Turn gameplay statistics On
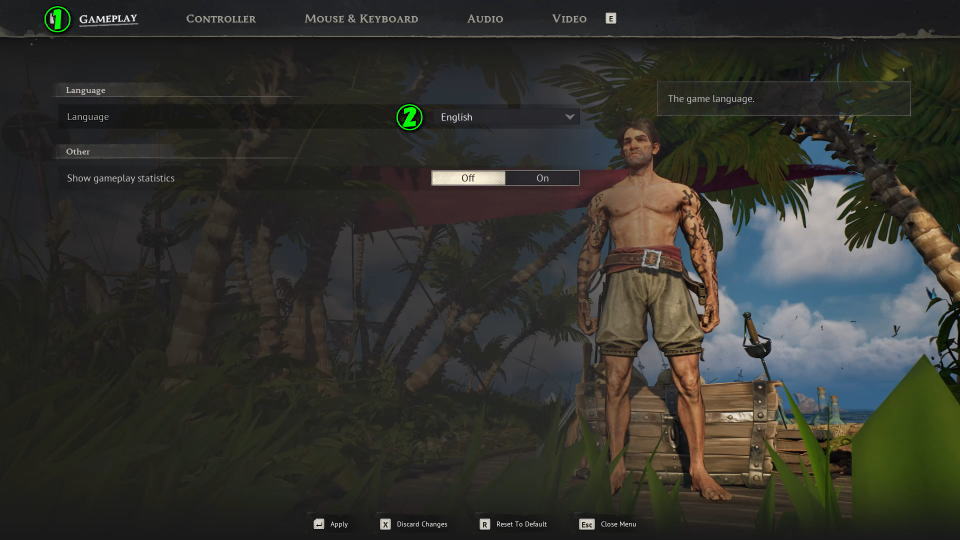Image resolution: width=960 pixels, height=540 pixels. pyautogui.click(x=542, y=178)
